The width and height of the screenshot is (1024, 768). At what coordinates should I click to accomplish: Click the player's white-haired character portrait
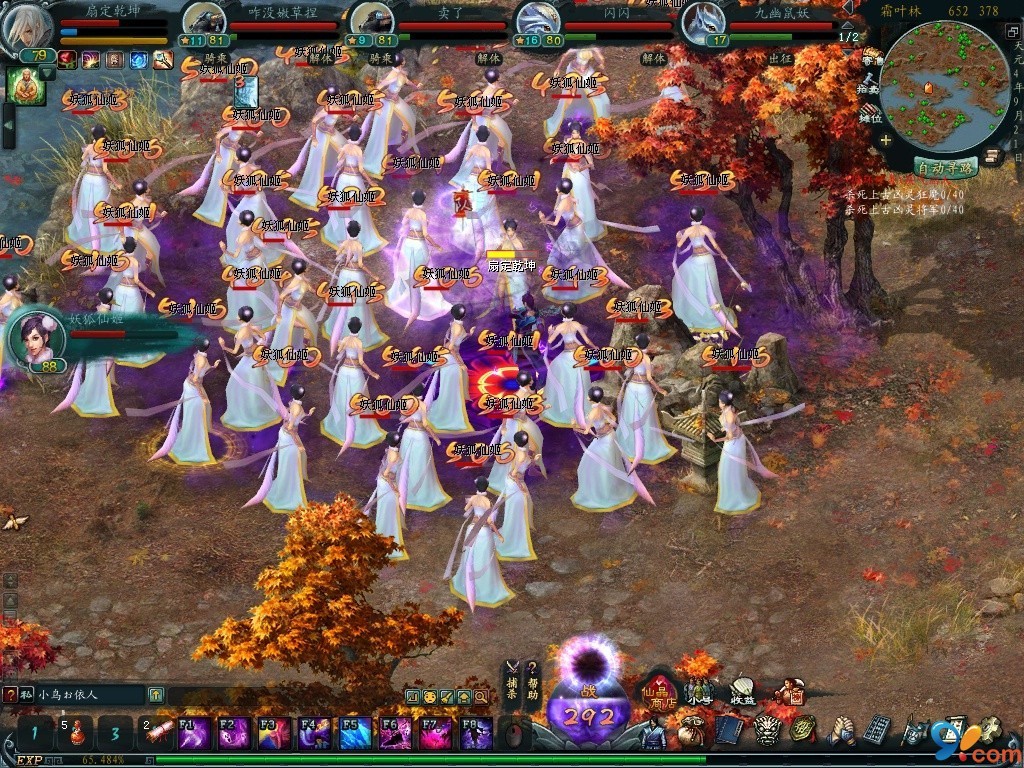tap(28, 28)
